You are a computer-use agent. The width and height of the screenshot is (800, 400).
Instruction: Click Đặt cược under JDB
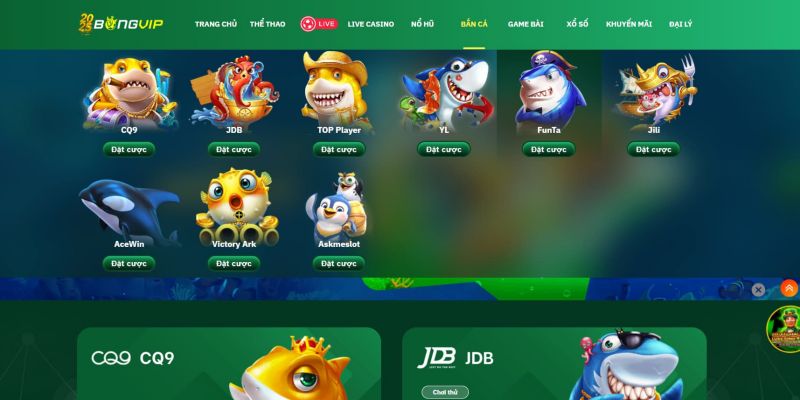click(x=234, y=149)
